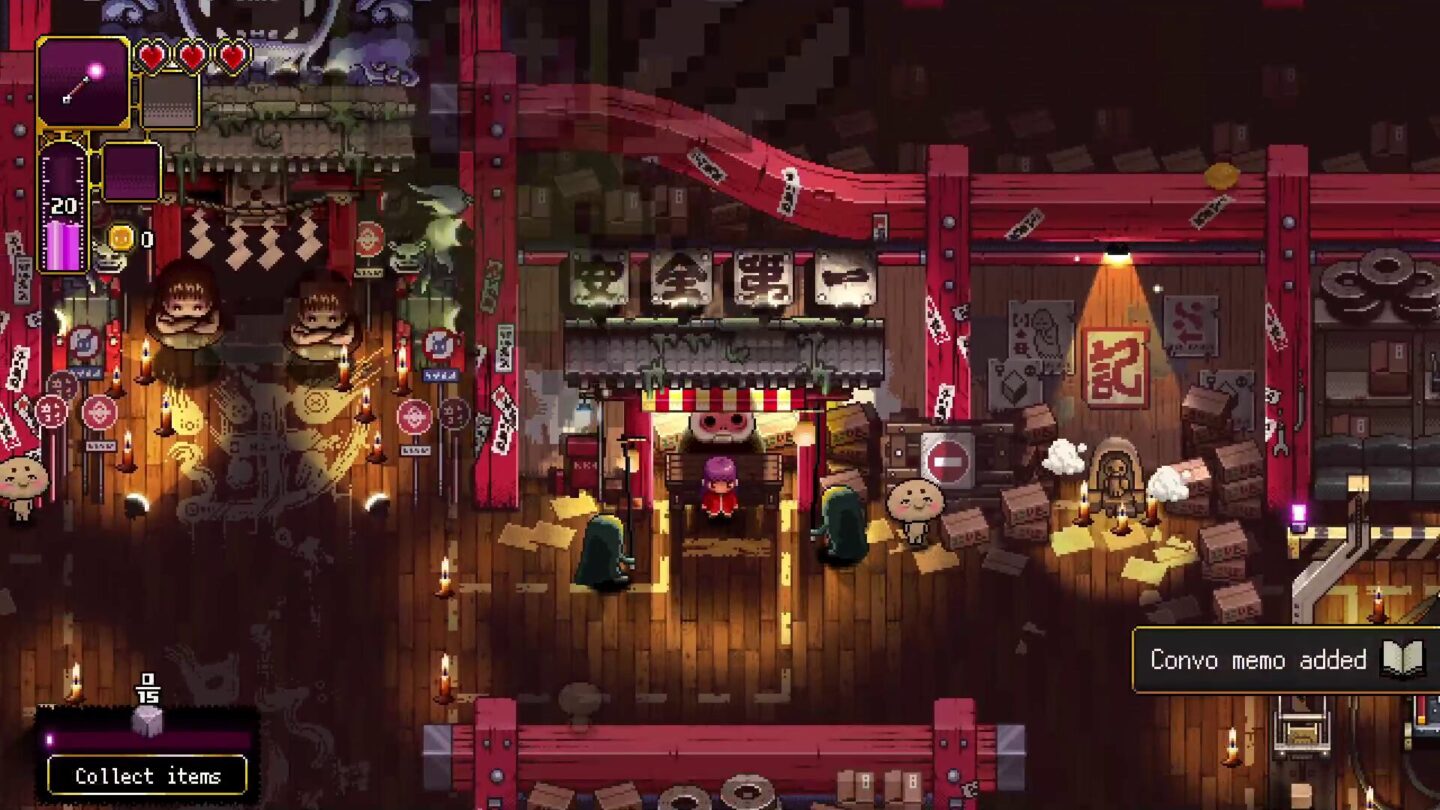Screen dimensions: 1440x810
Task: Expand the Collect items quest panel
Action: [147, 775]
